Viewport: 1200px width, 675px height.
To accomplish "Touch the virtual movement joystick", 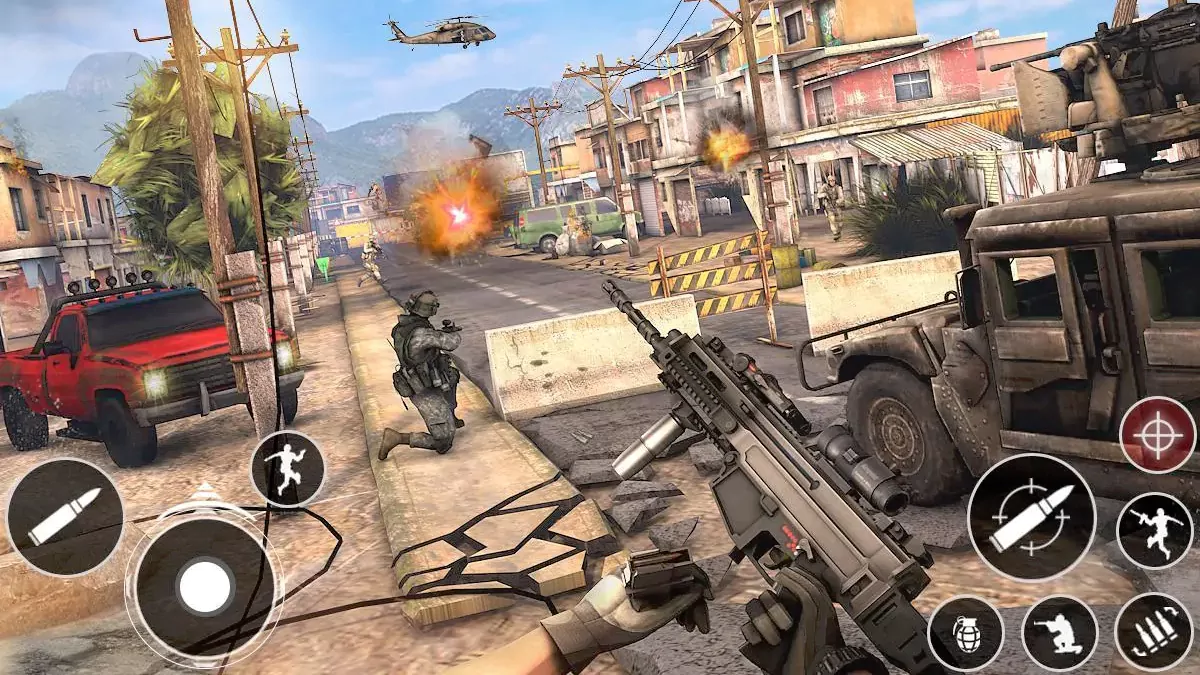I will pyautogui.click(x=205, y=586).
